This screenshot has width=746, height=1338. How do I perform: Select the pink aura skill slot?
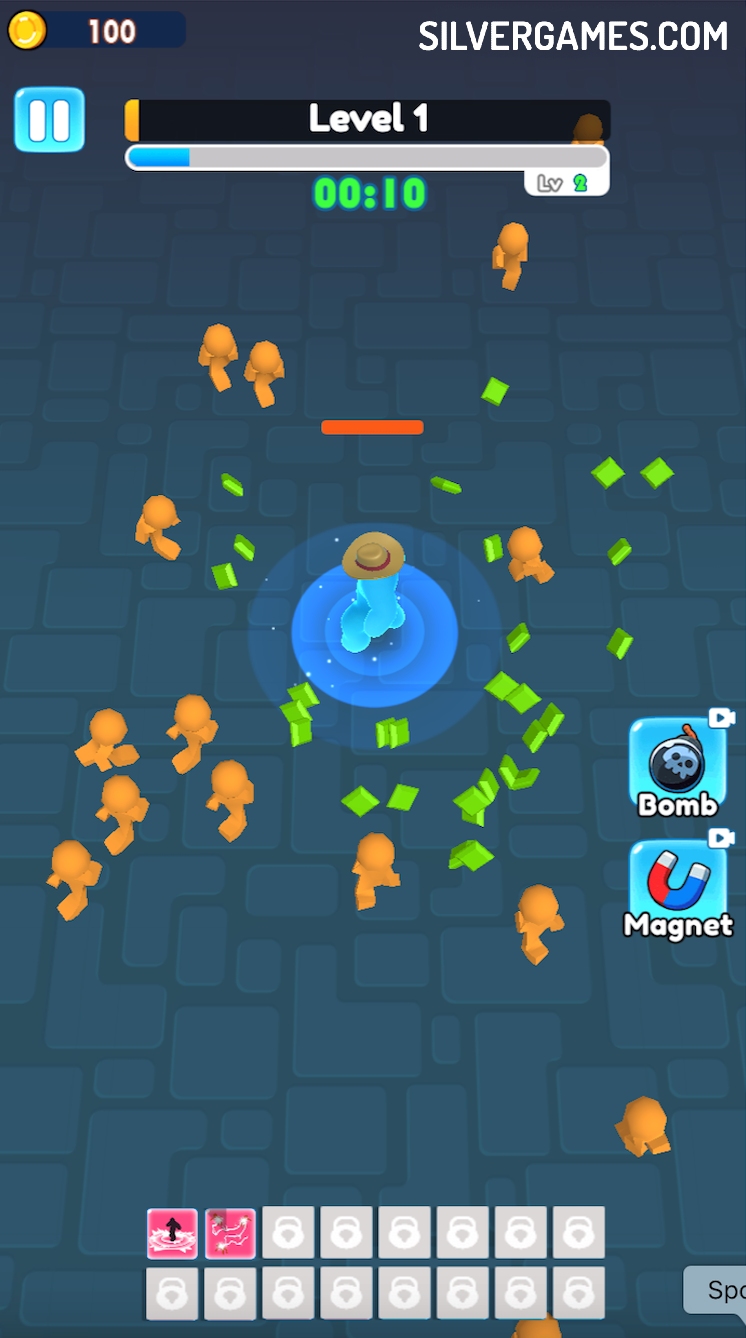172,1233
